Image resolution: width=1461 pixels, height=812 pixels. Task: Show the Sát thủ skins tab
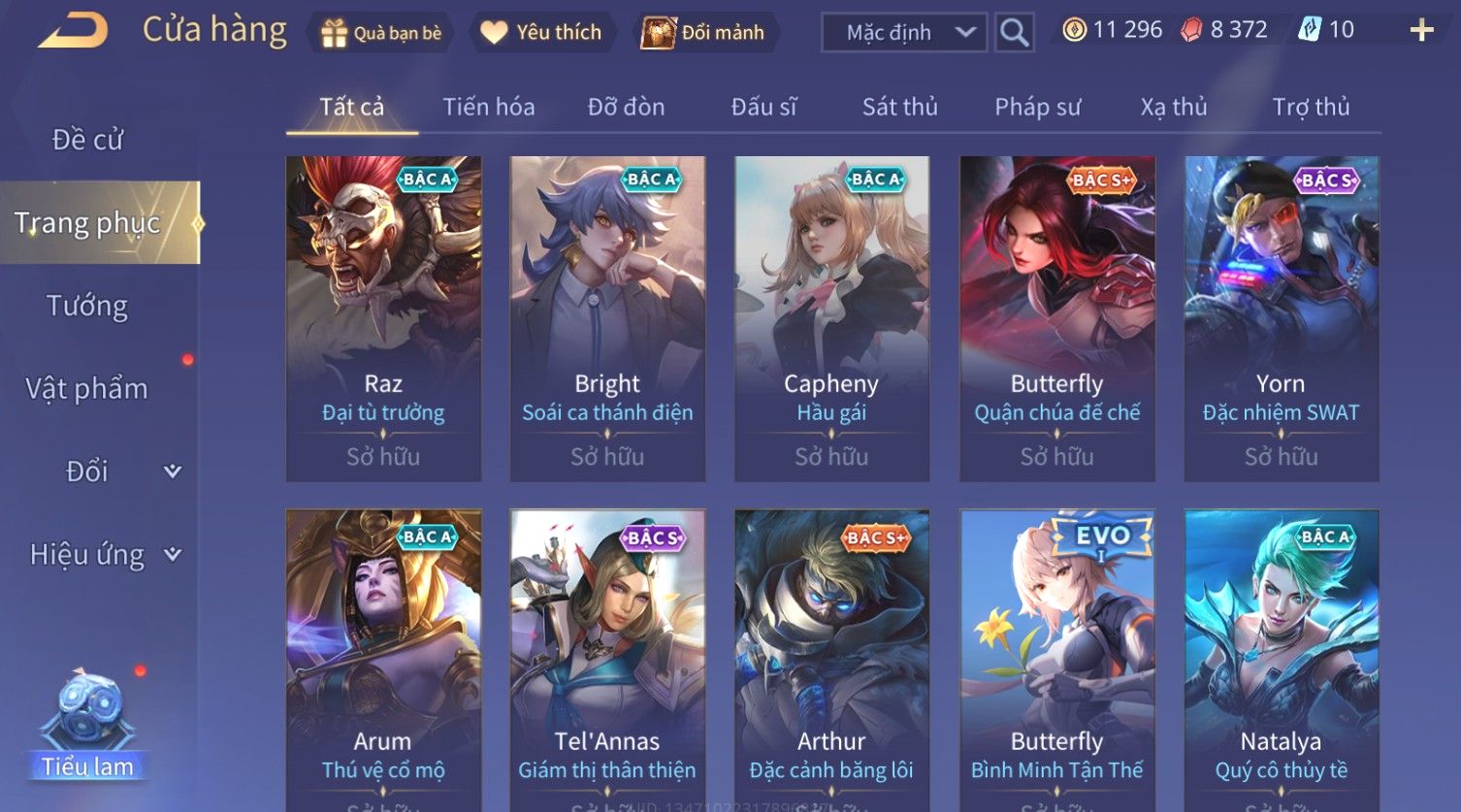point(899,107)
